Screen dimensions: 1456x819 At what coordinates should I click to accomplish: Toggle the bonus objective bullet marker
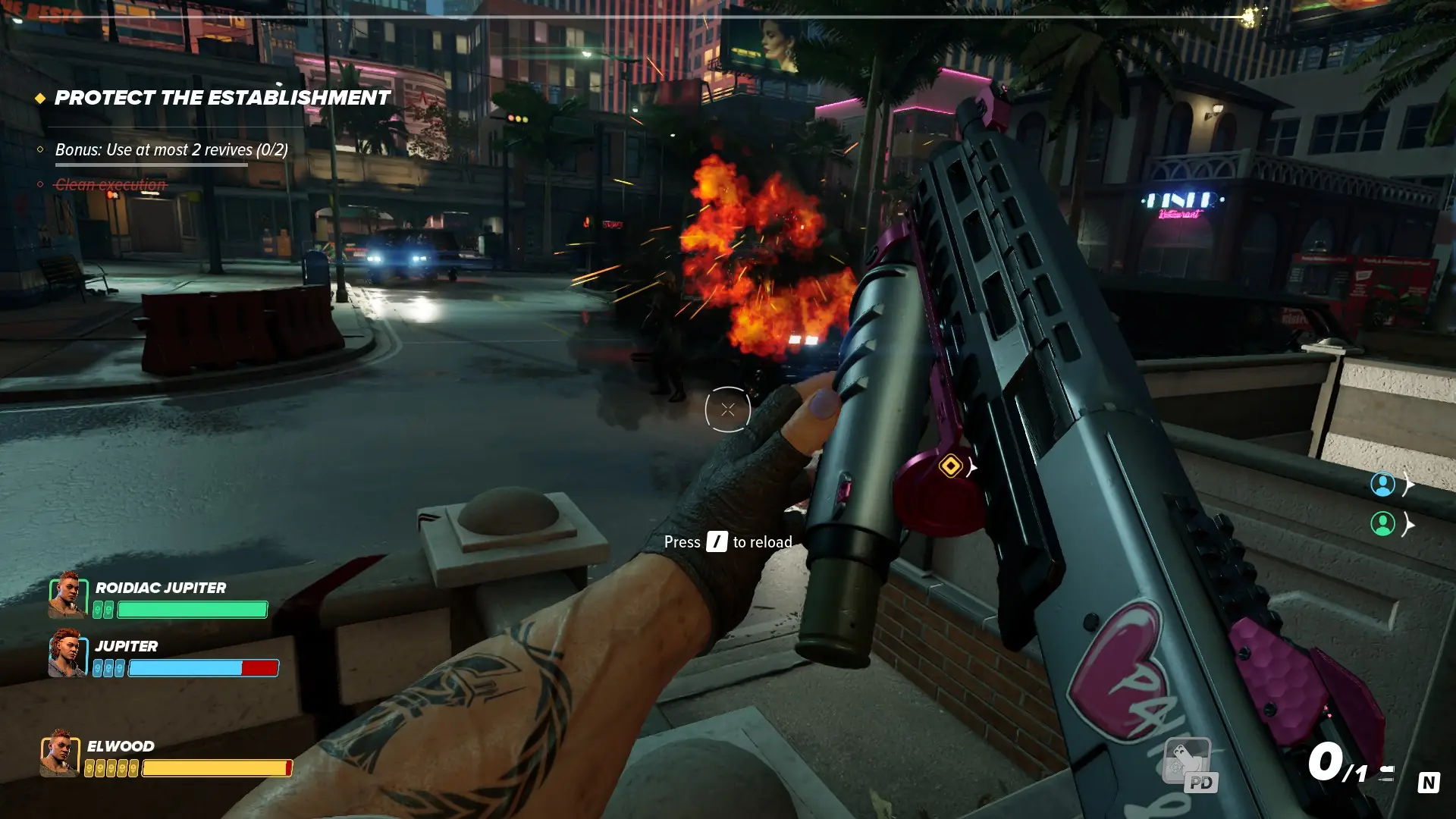(39, 149)
